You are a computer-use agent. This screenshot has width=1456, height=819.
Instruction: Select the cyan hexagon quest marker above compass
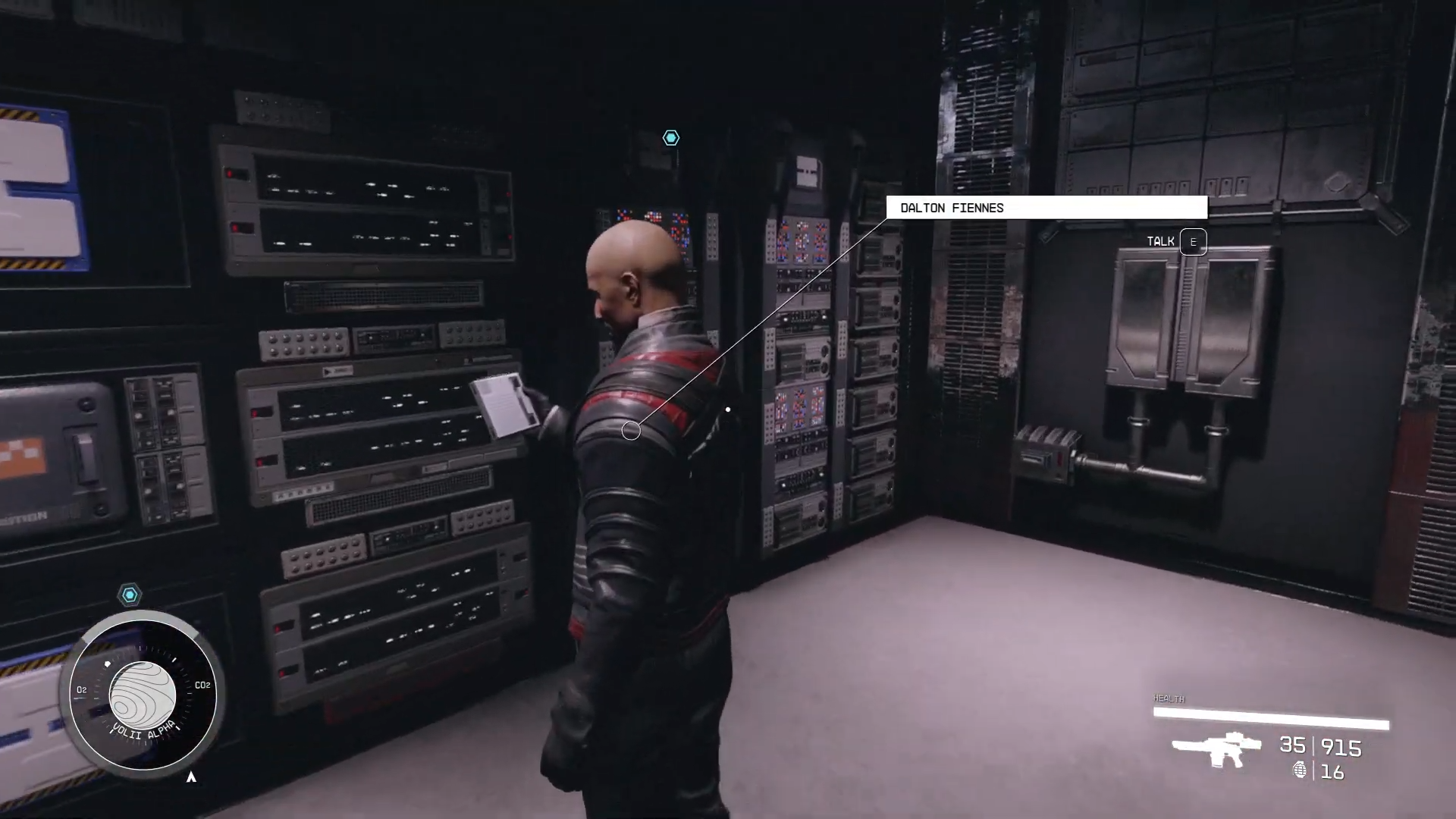[130, 595]
